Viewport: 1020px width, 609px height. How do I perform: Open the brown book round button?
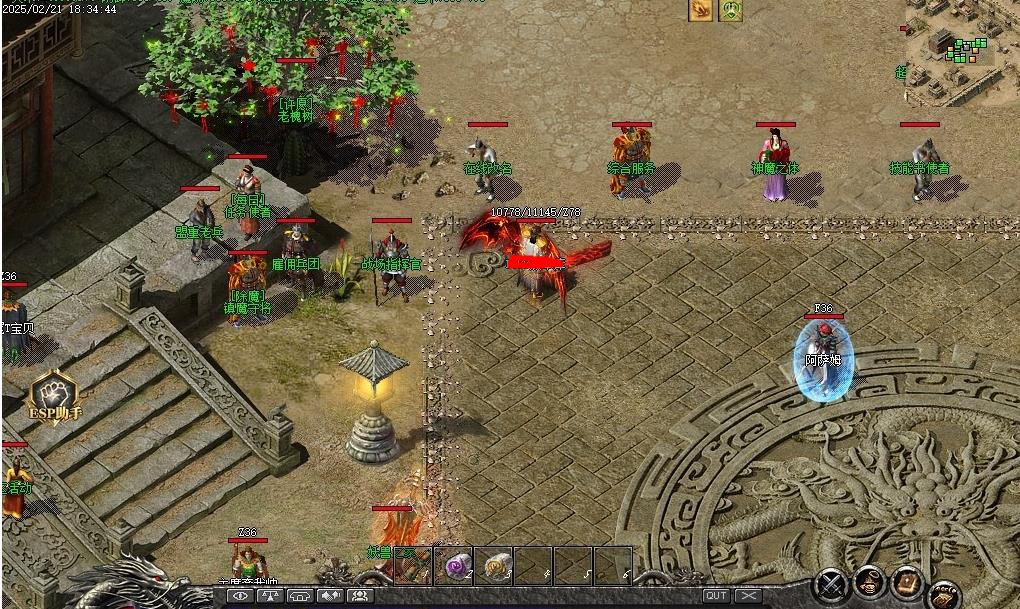pyautogui.click(x=906, y=583)
